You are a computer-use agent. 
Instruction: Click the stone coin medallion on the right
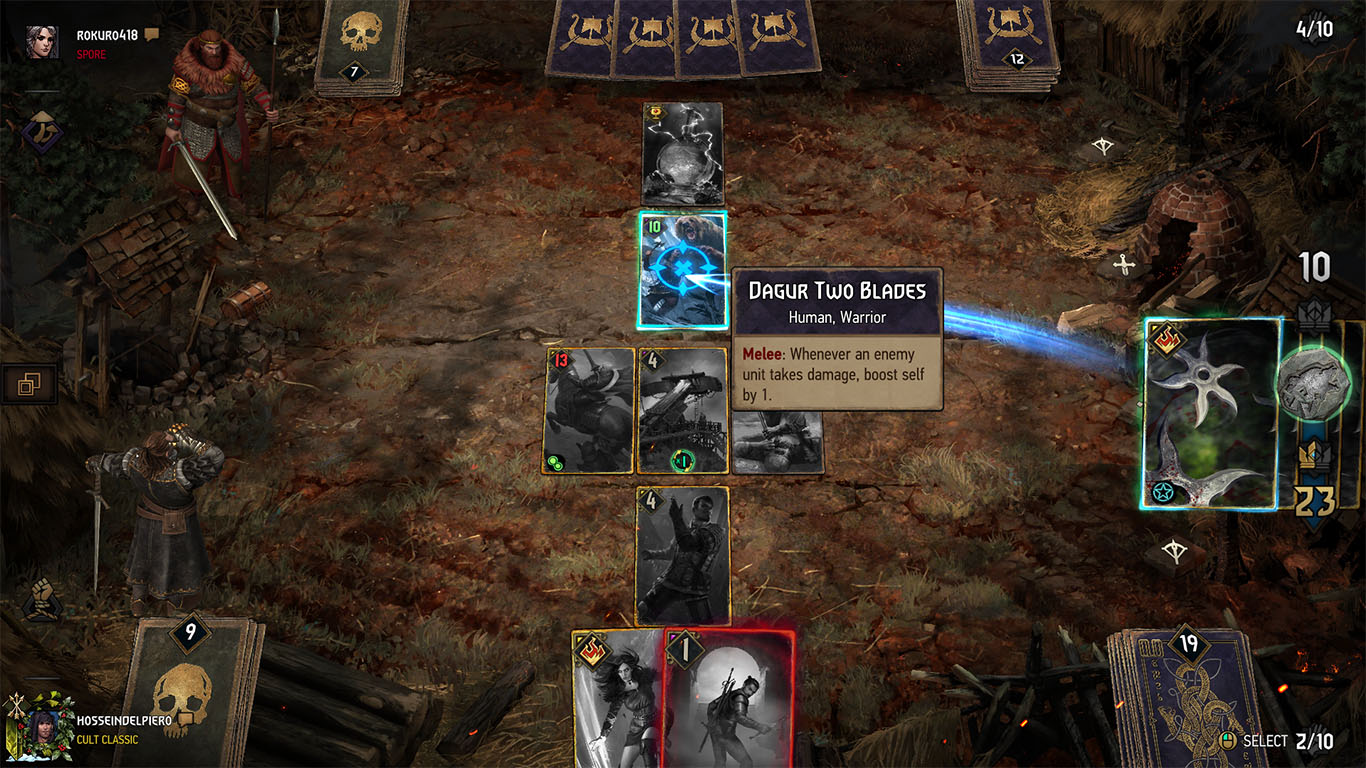[x=1314, y=383]
